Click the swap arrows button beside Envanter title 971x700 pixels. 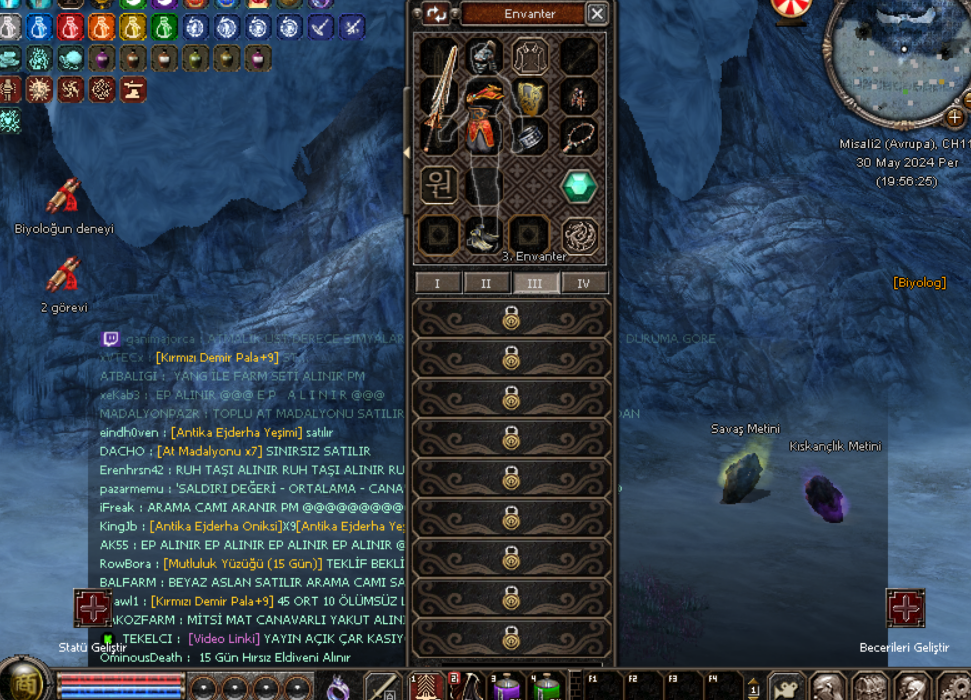pos(436,13)
